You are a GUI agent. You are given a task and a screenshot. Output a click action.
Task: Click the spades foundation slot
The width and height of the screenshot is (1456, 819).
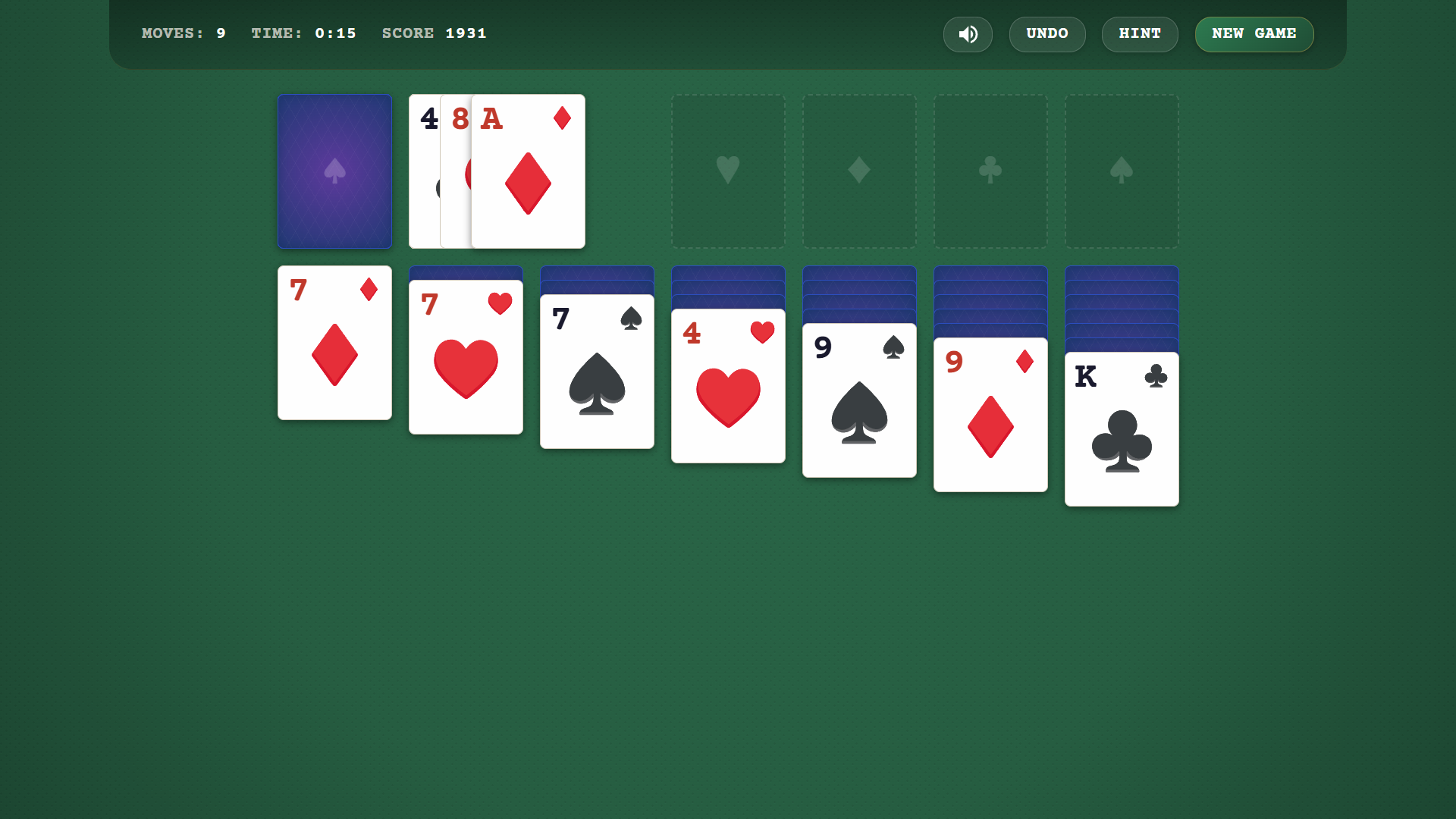tap(1122, 171)
